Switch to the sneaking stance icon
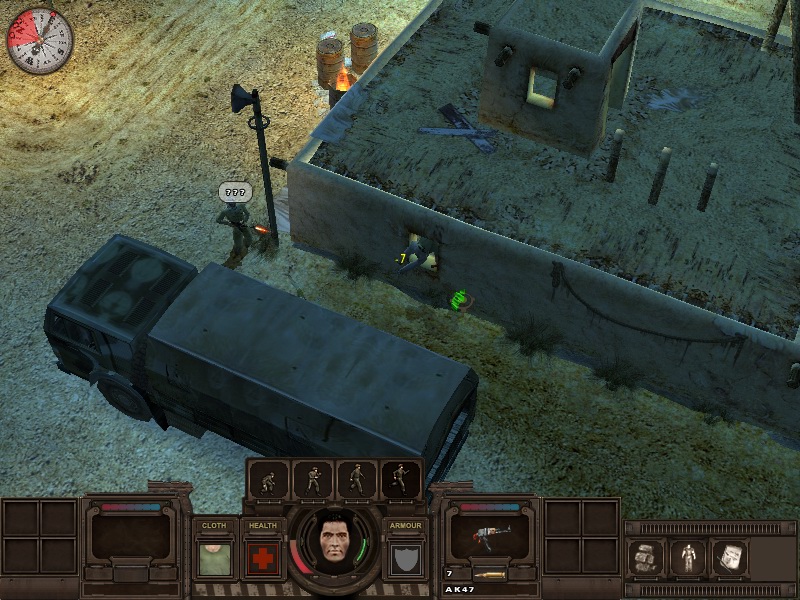 pos(313,481)
